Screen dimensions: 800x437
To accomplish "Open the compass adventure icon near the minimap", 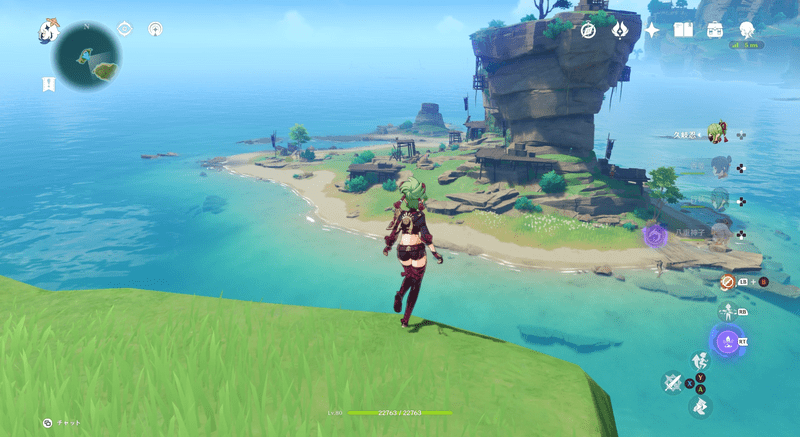I will pos(155,29).
